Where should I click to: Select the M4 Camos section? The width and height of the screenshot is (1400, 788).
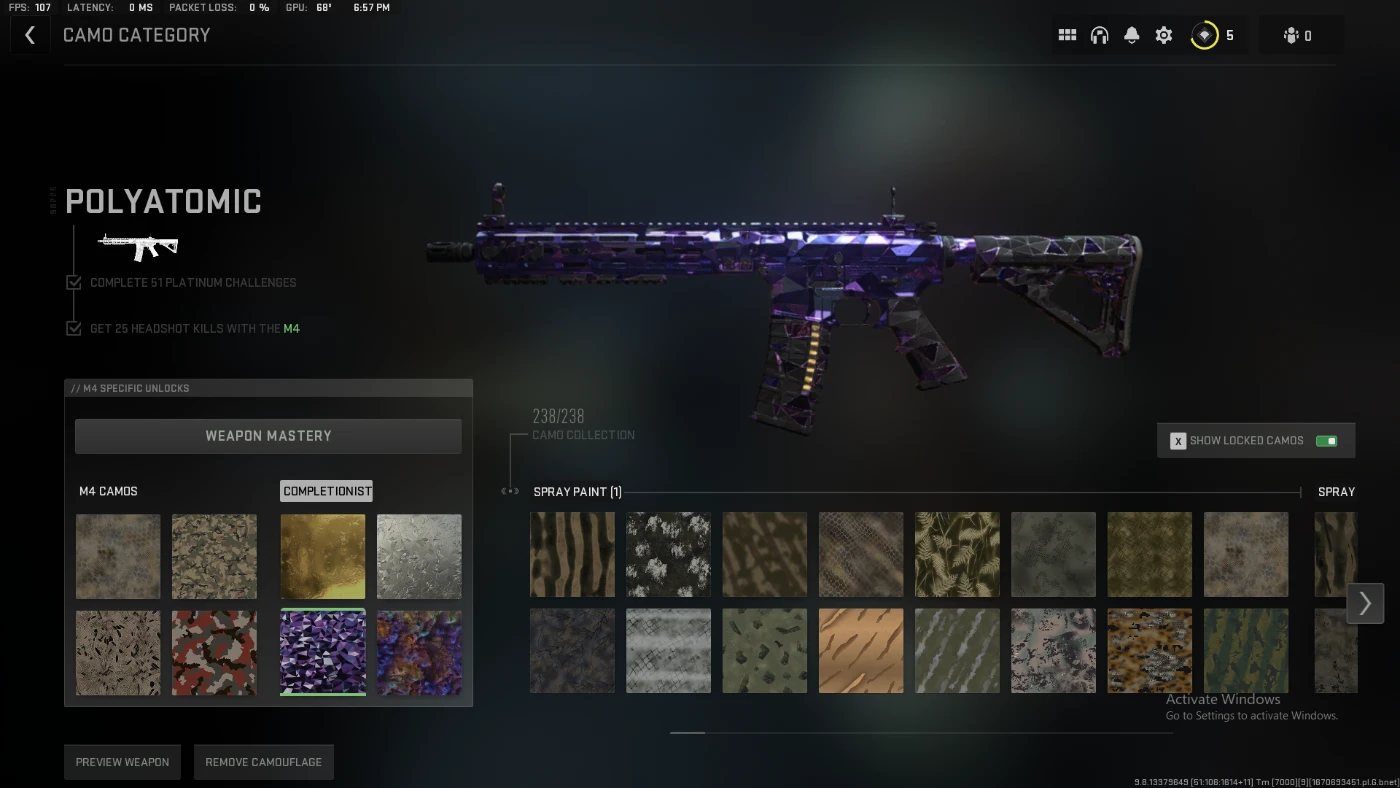[x=110, y=491]
